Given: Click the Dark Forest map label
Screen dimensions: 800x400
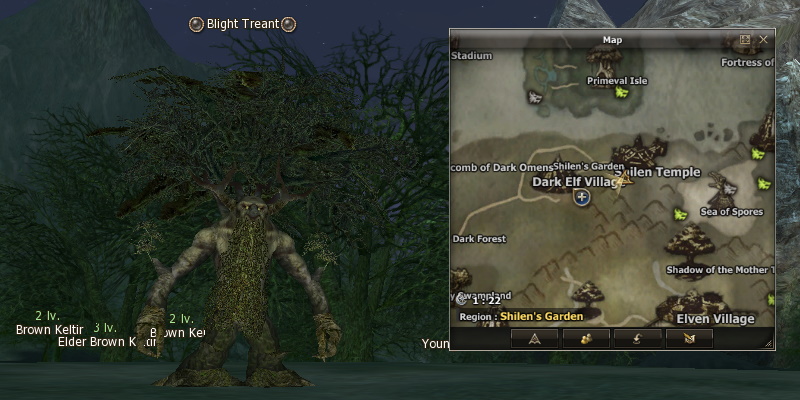Looking at the screenshot, I should 480,239.
